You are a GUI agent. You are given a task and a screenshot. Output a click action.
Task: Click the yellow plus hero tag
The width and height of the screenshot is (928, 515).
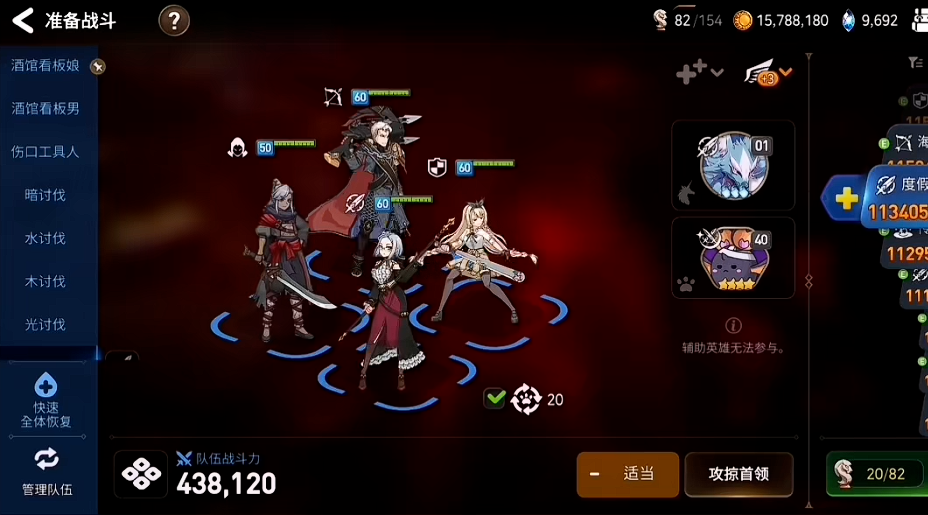pyautogui.click(x=846, y=197)
